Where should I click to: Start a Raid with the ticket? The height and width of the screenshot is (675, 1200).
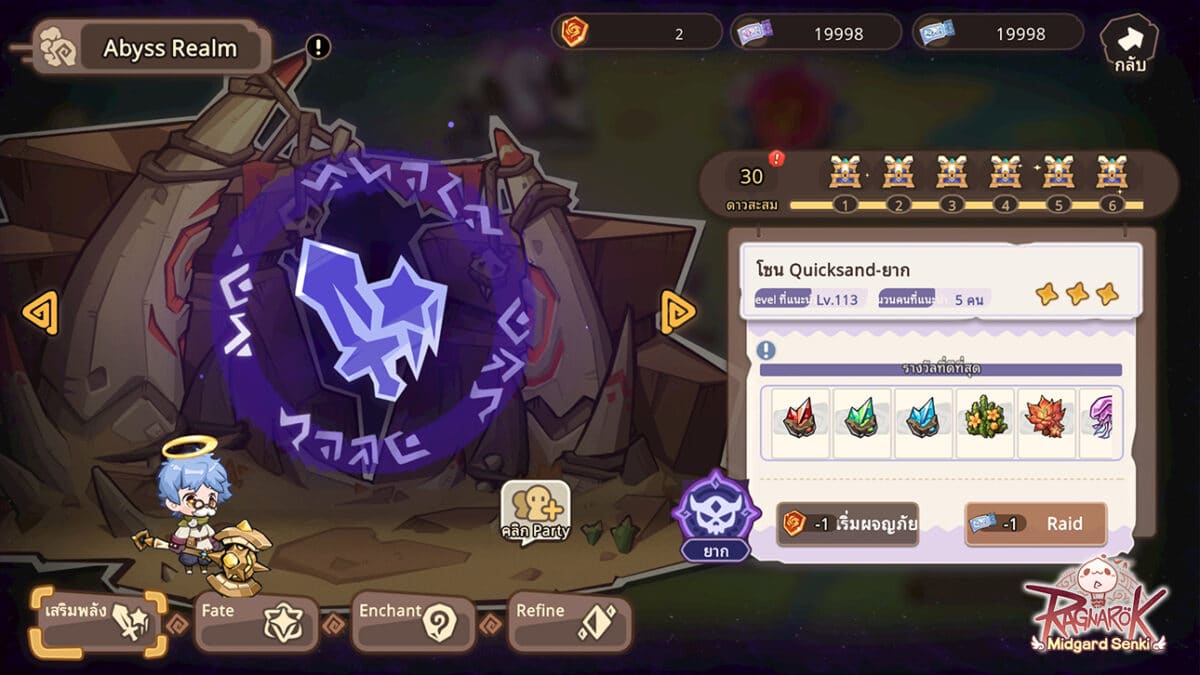[1035, 524]
